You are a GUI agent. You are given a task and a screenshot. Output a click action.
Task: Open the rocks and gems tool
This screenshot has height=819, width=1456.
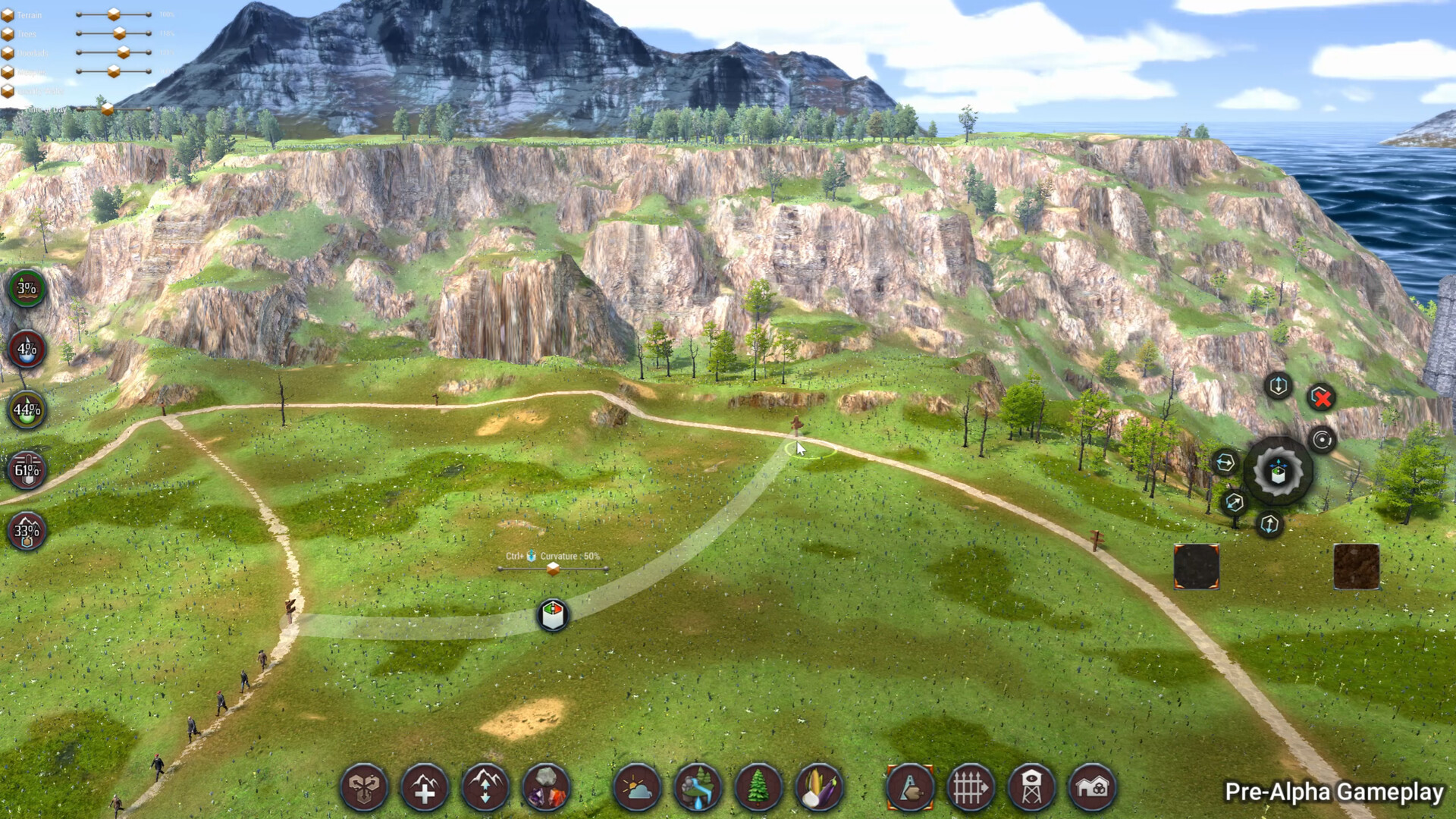click(546, 788)
